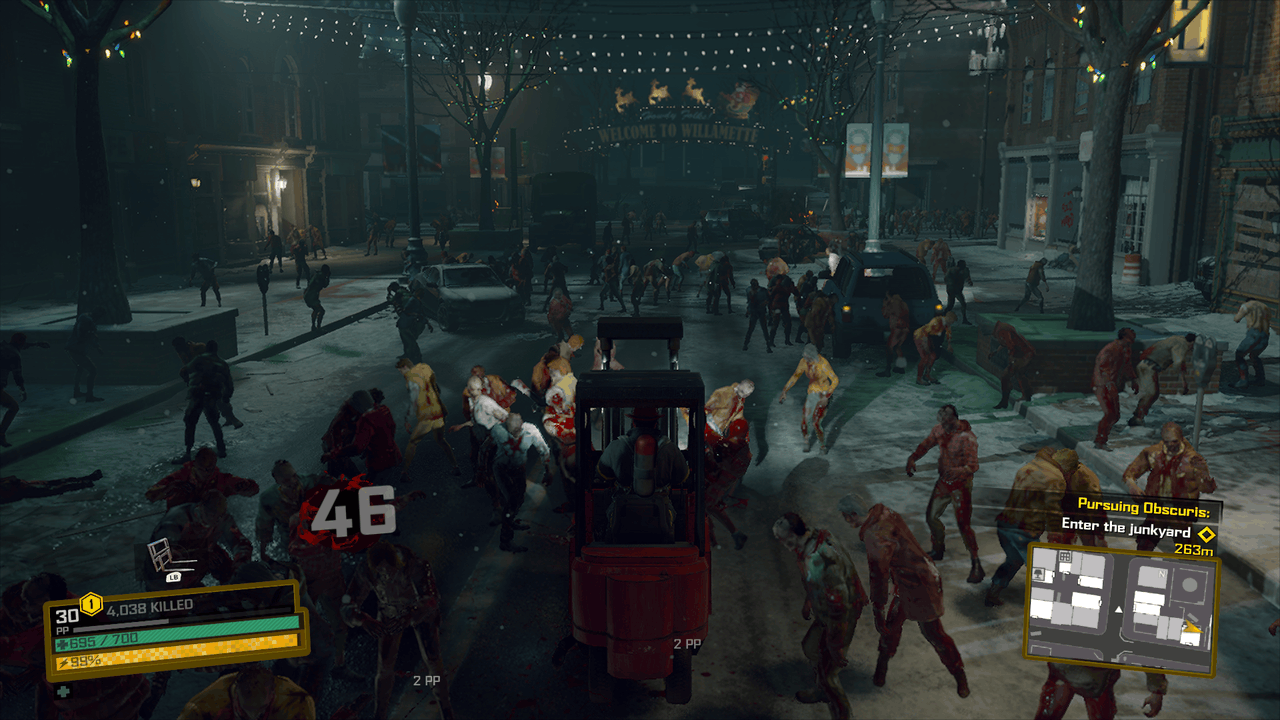Click the LB button prompt under the forklift icon

point(173,577)
